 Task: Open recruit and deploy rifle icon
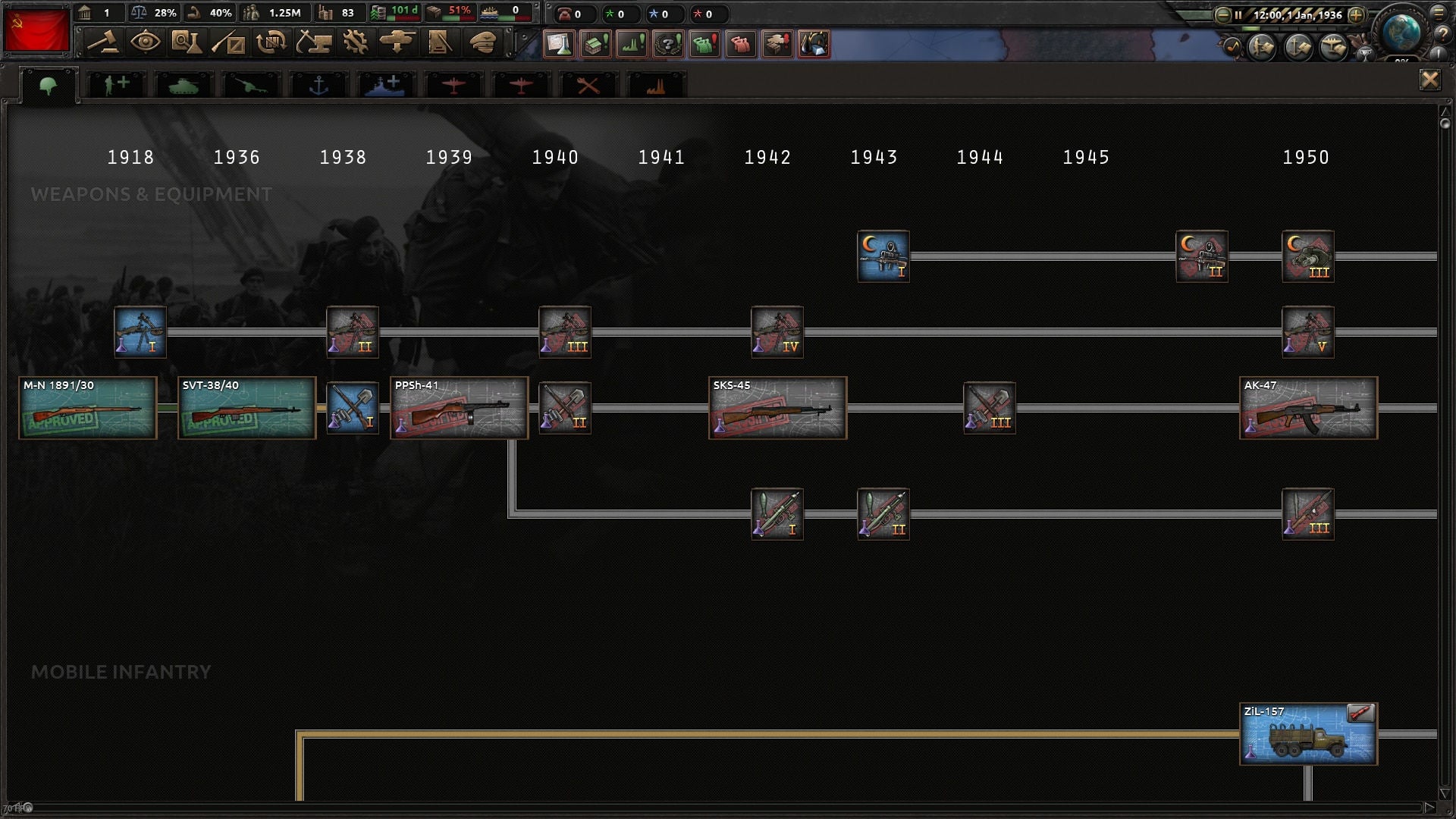(x=231, y=43)
